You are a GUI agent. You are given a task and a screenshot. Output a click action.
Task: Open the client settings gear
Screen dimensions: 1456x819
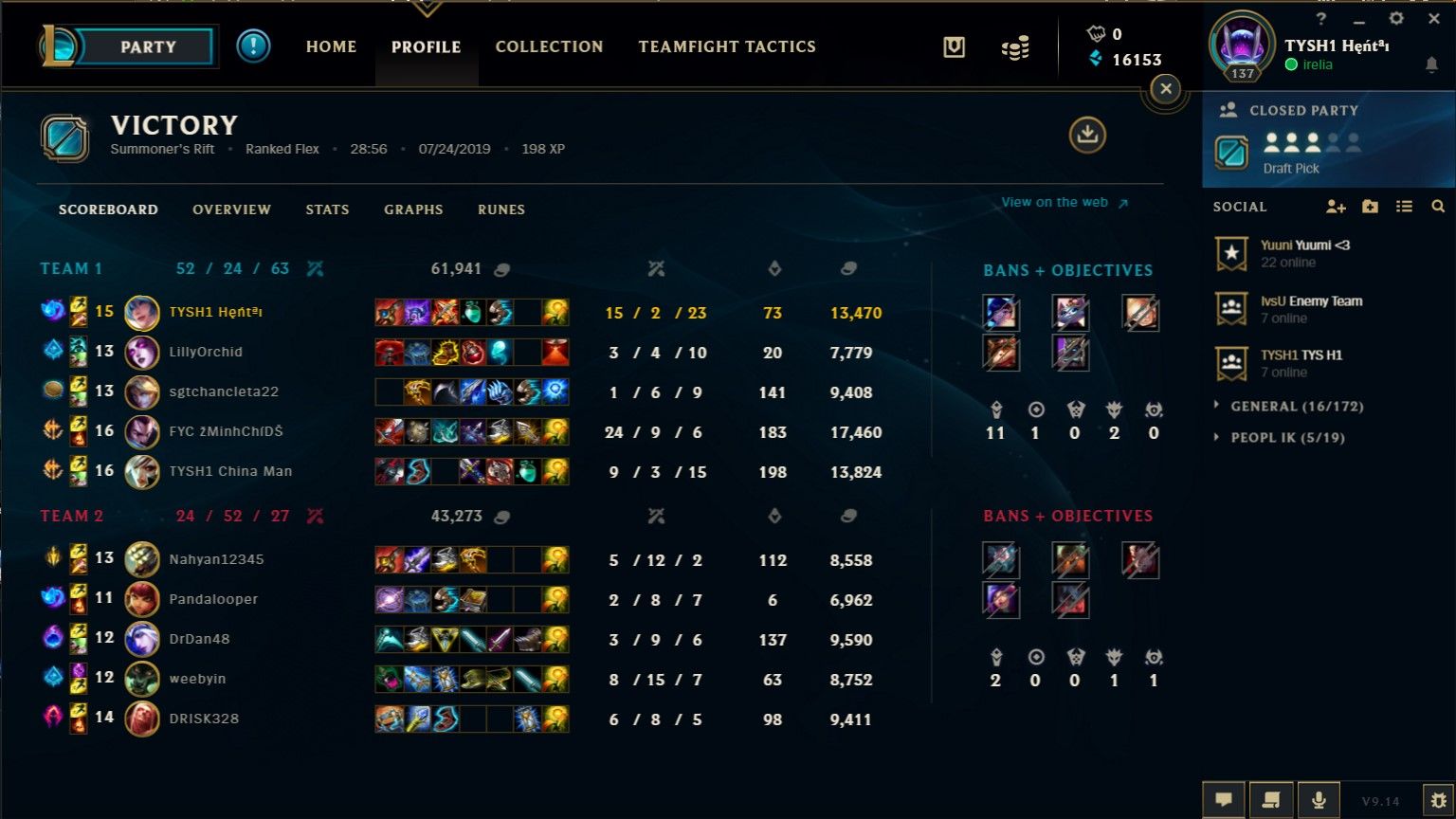pos(1397,18)
